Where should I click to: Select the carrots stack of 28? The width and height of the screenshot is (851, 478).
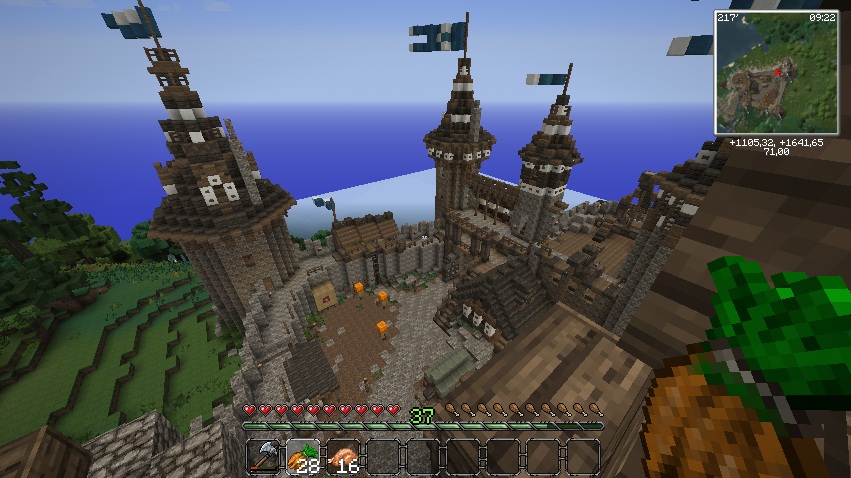[303, 456]
